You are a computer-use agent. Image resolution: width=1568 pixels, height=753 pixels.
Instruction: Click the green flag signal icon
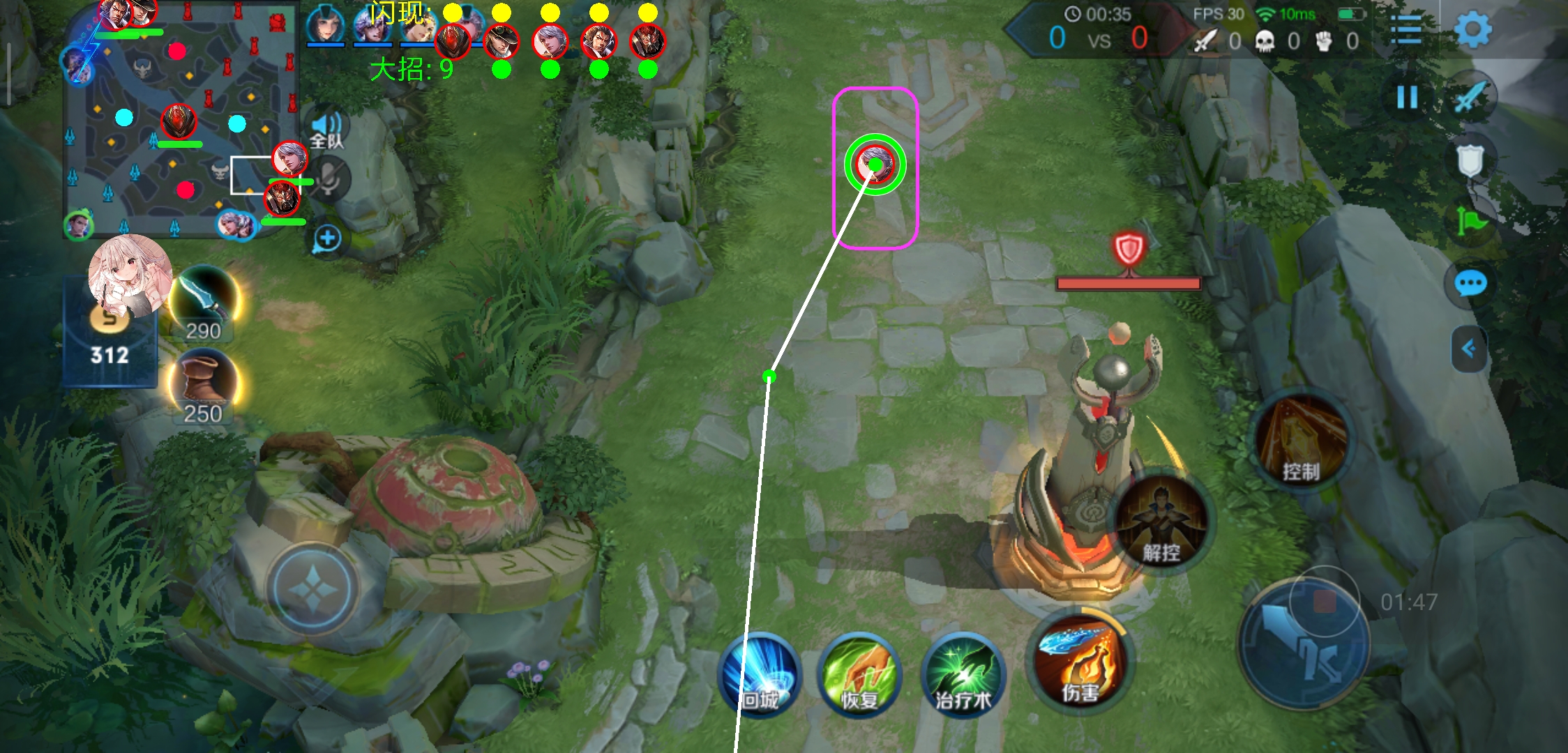coord(1471,222)
